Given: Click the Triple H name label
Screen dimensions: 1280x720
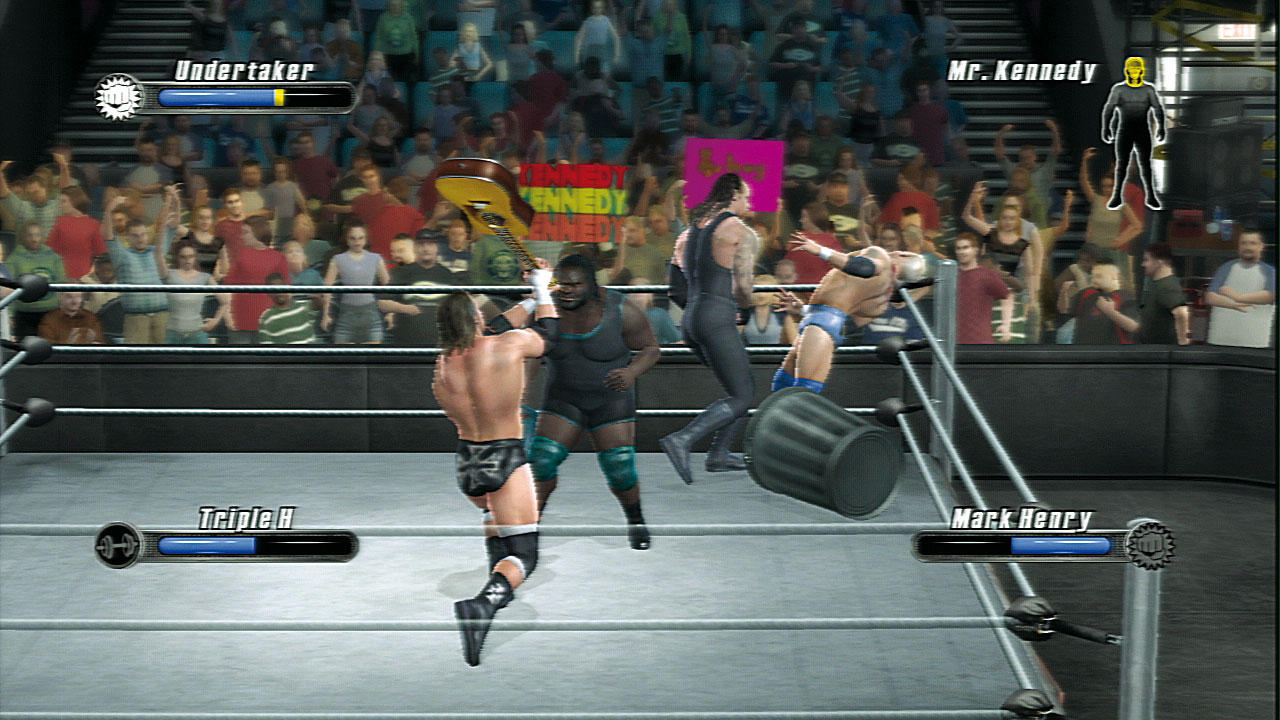Looking at the screenshot, I should (x=246, y=518).
